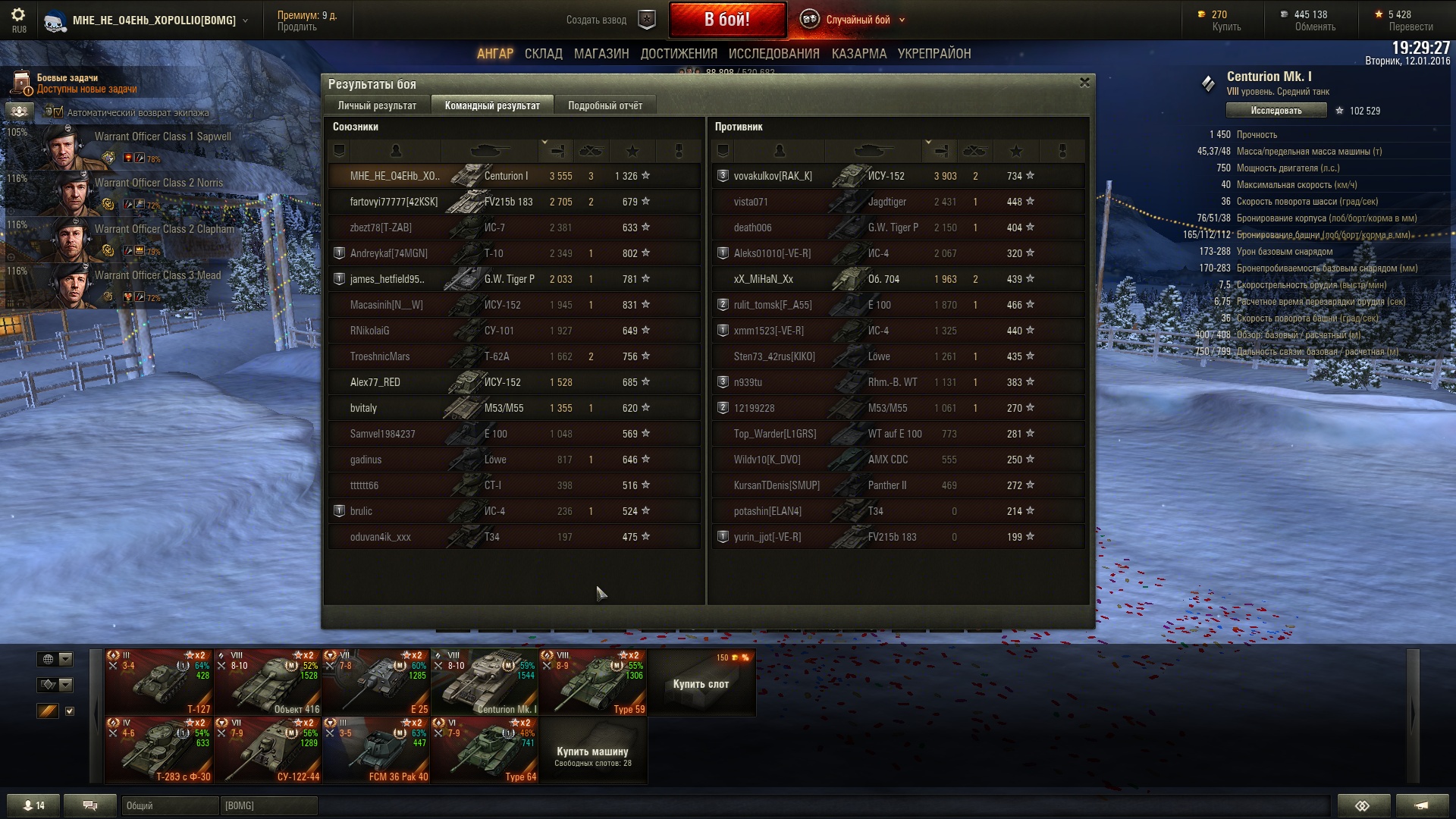The width and height of the screenshot is (1456, 819).
Task: Show the ИССЛЕДОВАНИЯ tech tree
Action: tap(773, 54)
